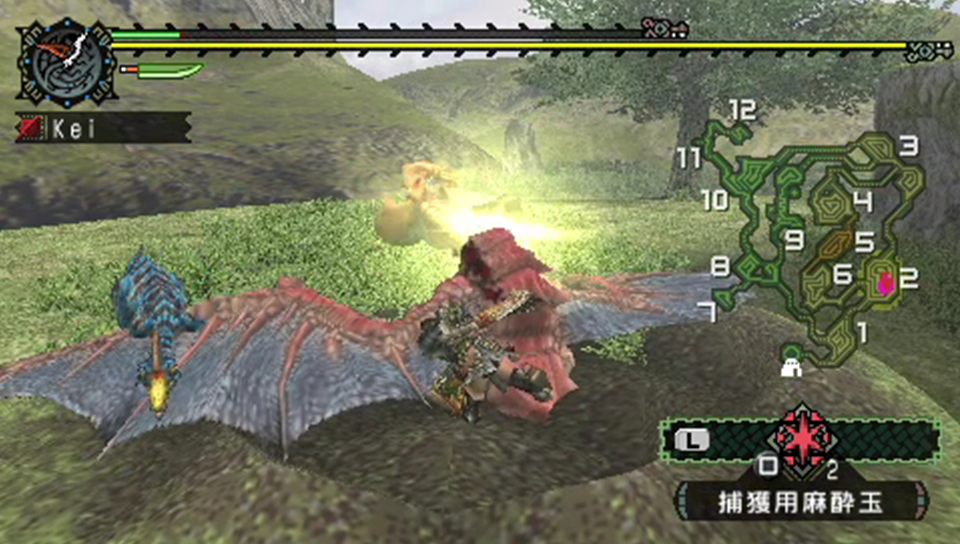Select area 3 on the minimap
Image resolution: width=960 pixels, height=544 pixels.
pyautogui.click(x=908, y=146)
